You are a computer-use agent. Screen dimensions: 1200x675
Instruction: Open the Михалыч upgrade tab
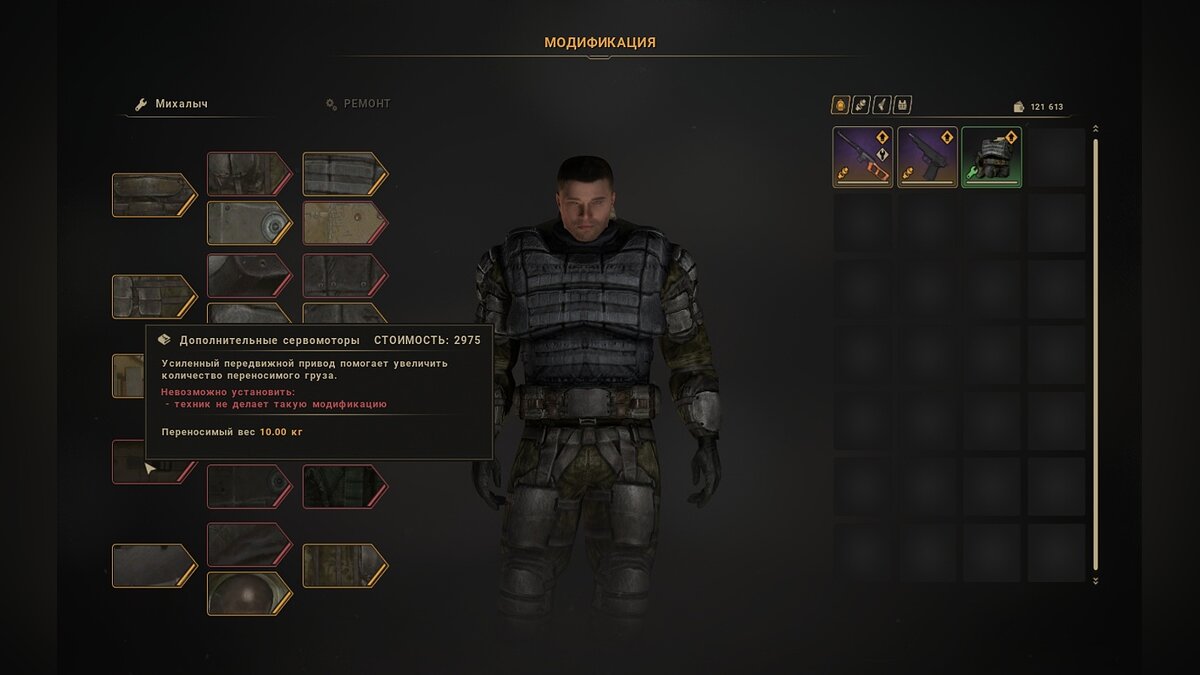(x=181, y=104)
